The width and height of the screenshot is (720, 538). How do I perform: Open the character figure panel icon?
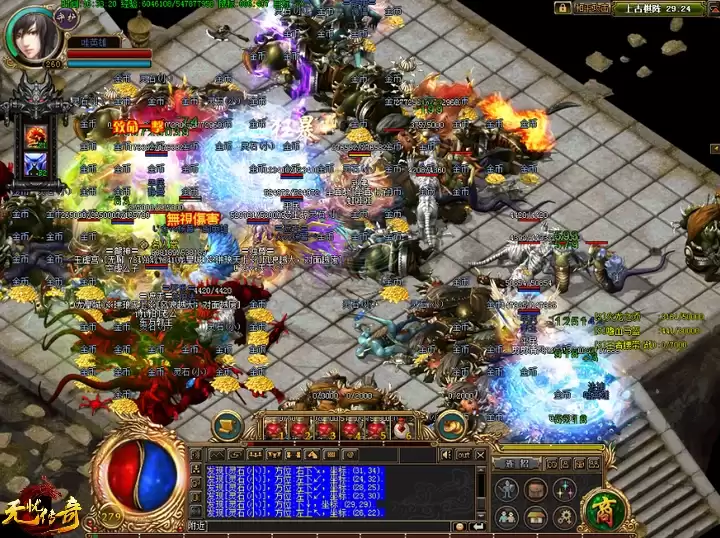[508, 490]
